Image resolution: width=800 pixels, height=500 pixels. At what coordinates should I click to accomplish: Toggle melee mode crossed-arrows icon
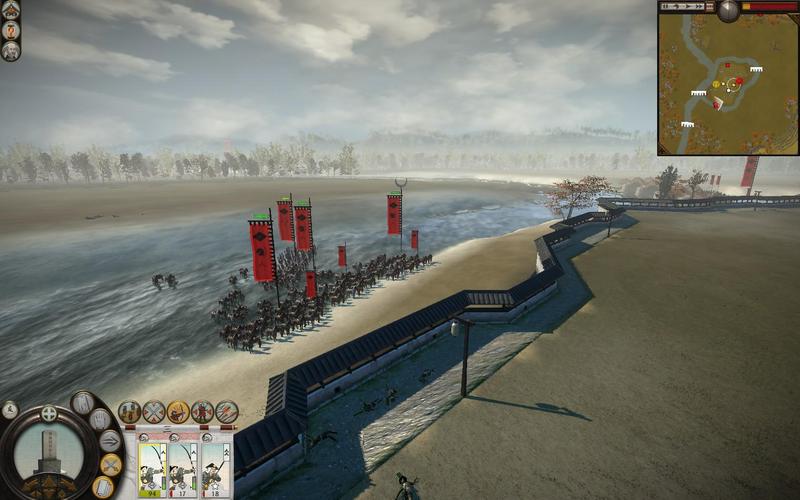154,411
